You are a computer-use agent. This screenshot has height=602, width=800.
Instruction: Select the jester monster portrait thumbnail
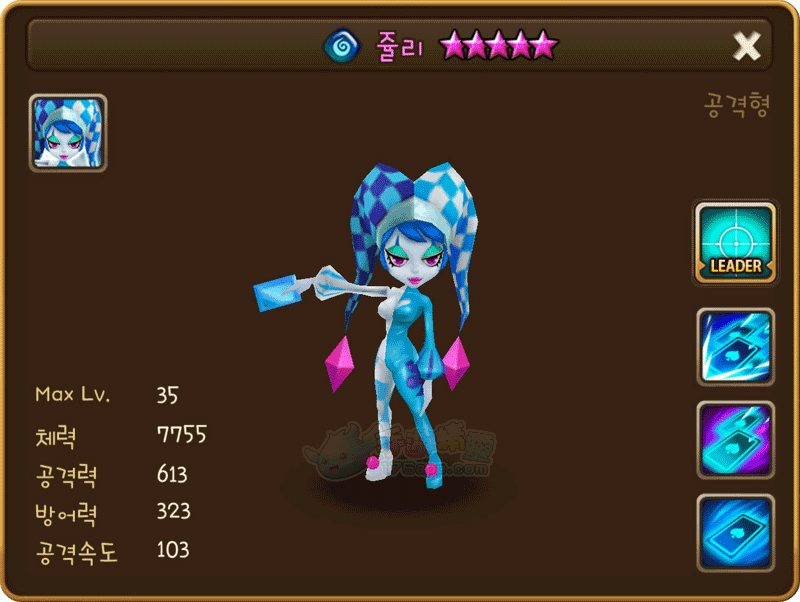click(68, 133)
